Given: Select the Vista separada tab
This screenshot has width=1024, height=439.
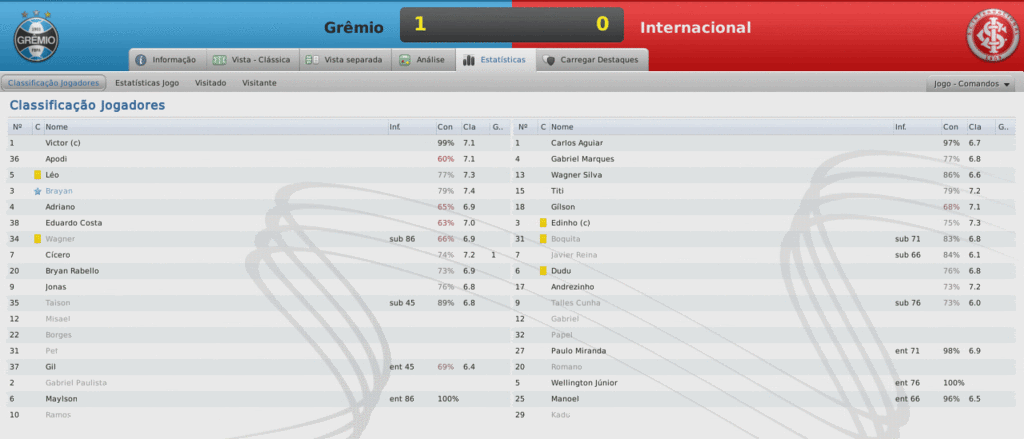Looking at the screenshot, I should click(x=344, y=60).
